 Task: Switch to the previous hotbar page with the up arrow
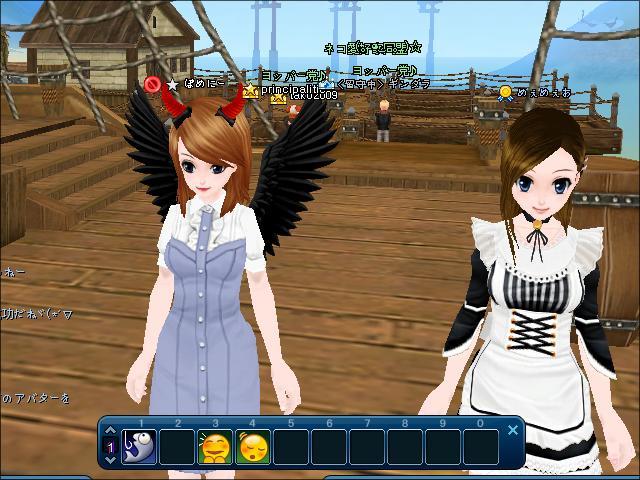click(110, 431)
